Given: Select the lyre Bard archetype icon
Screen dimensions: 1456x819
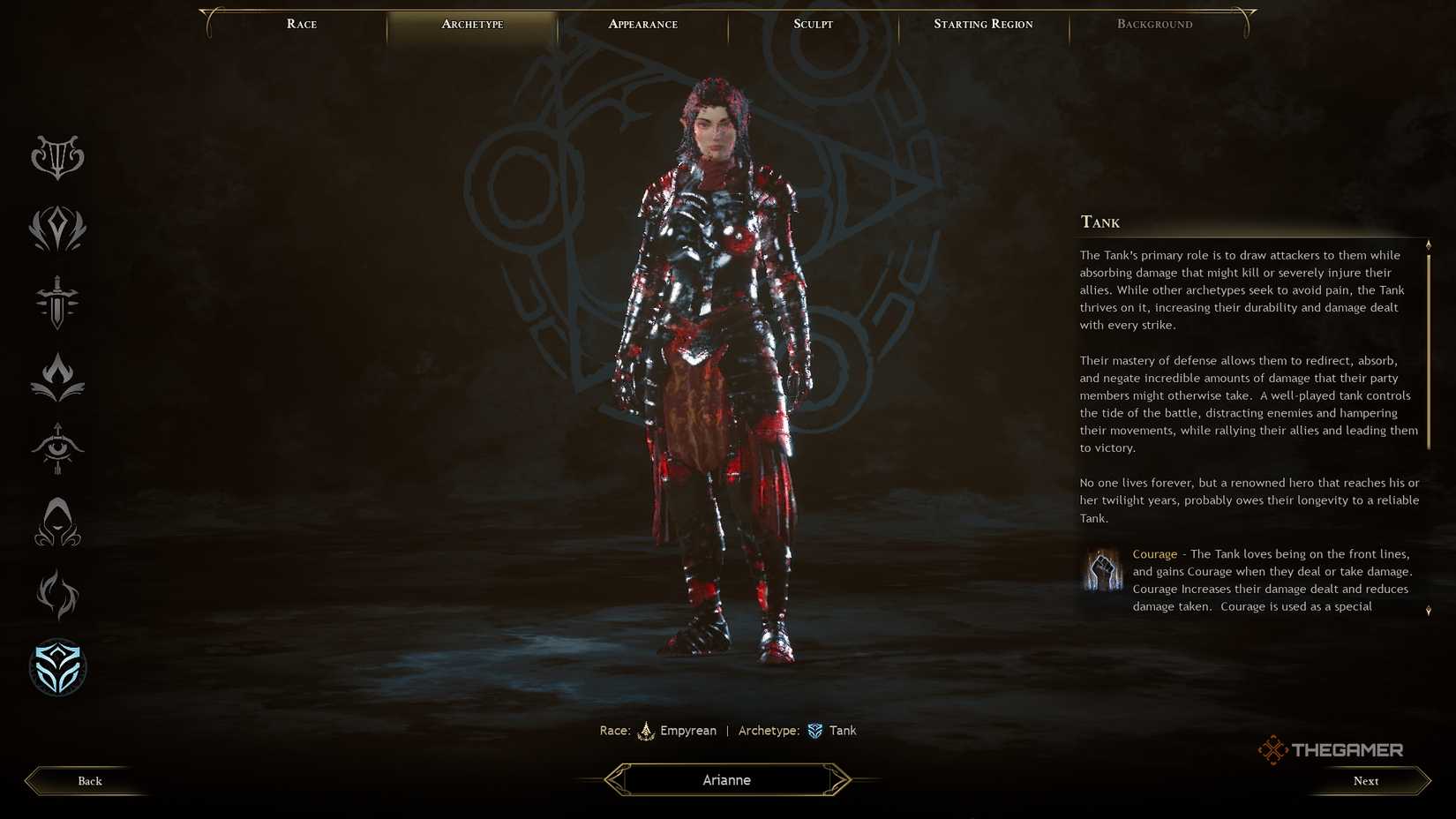Looking at the screenshot, I should point(56,157).
